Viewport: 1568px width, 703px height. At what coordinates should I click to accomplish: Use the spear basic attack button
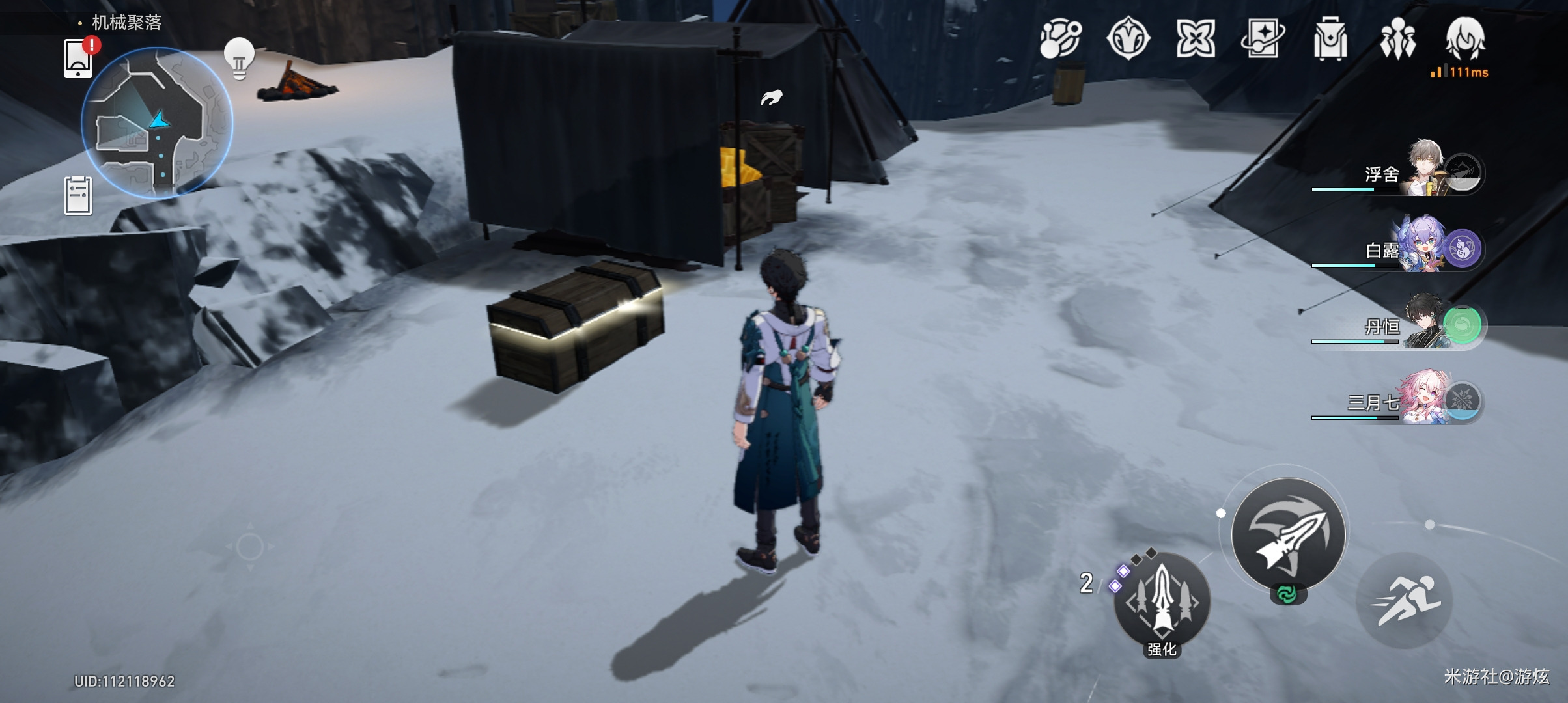coord(1289,534)
